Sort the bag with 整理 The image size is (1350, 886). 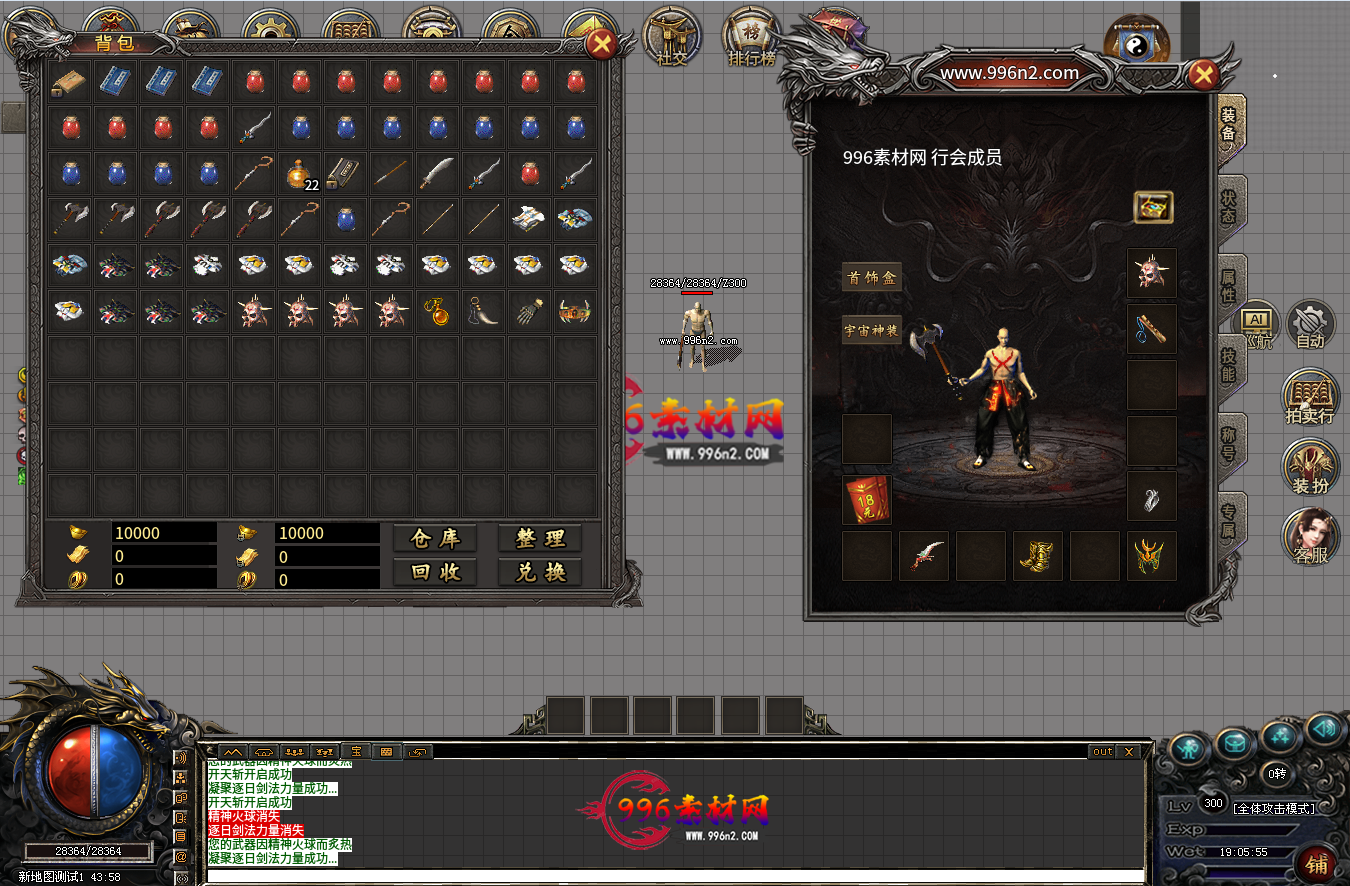540,538
